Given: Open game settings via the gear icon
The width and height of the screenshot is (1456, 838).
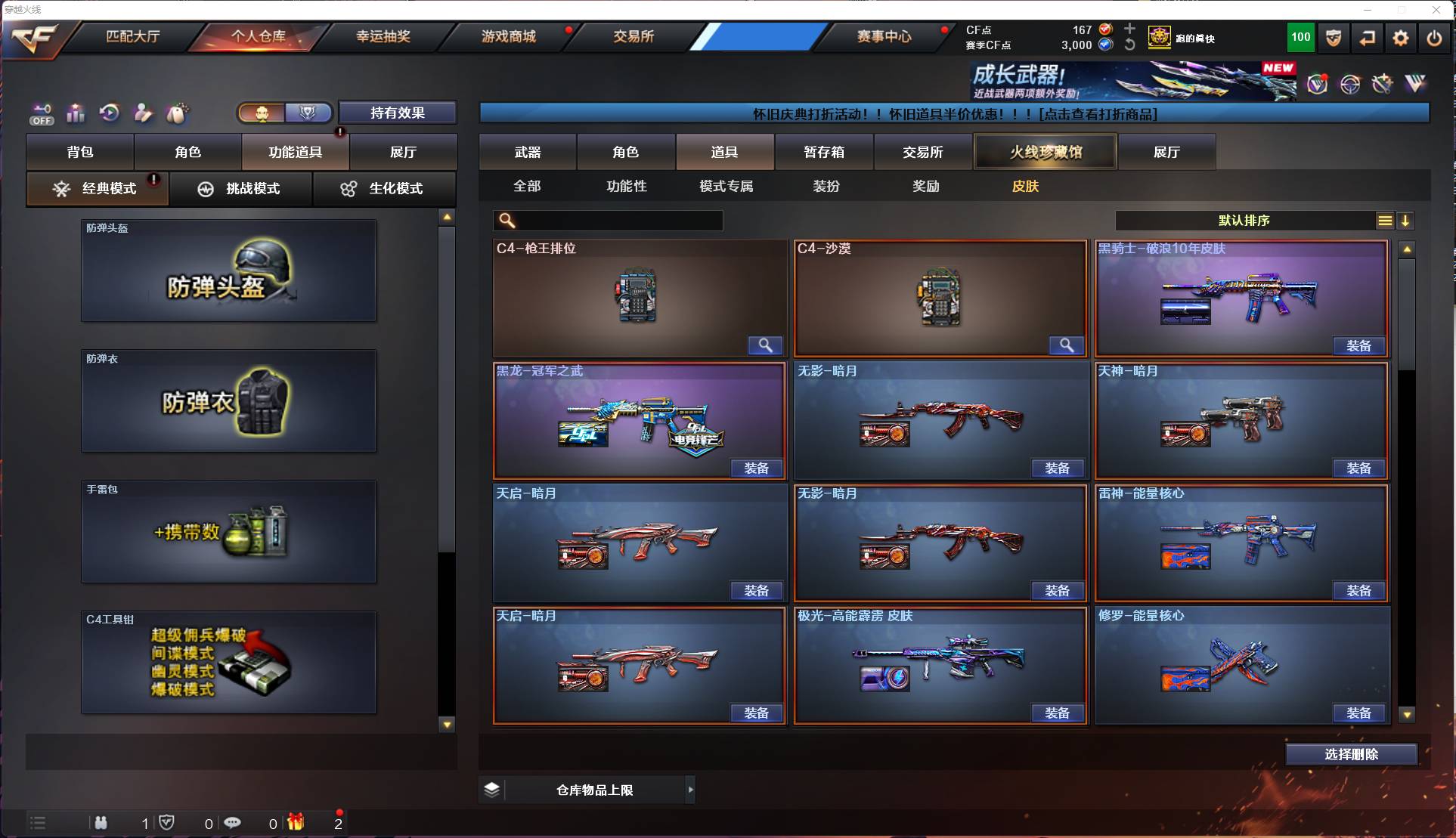Looking at the screenshot, I should click(1401, 38).
